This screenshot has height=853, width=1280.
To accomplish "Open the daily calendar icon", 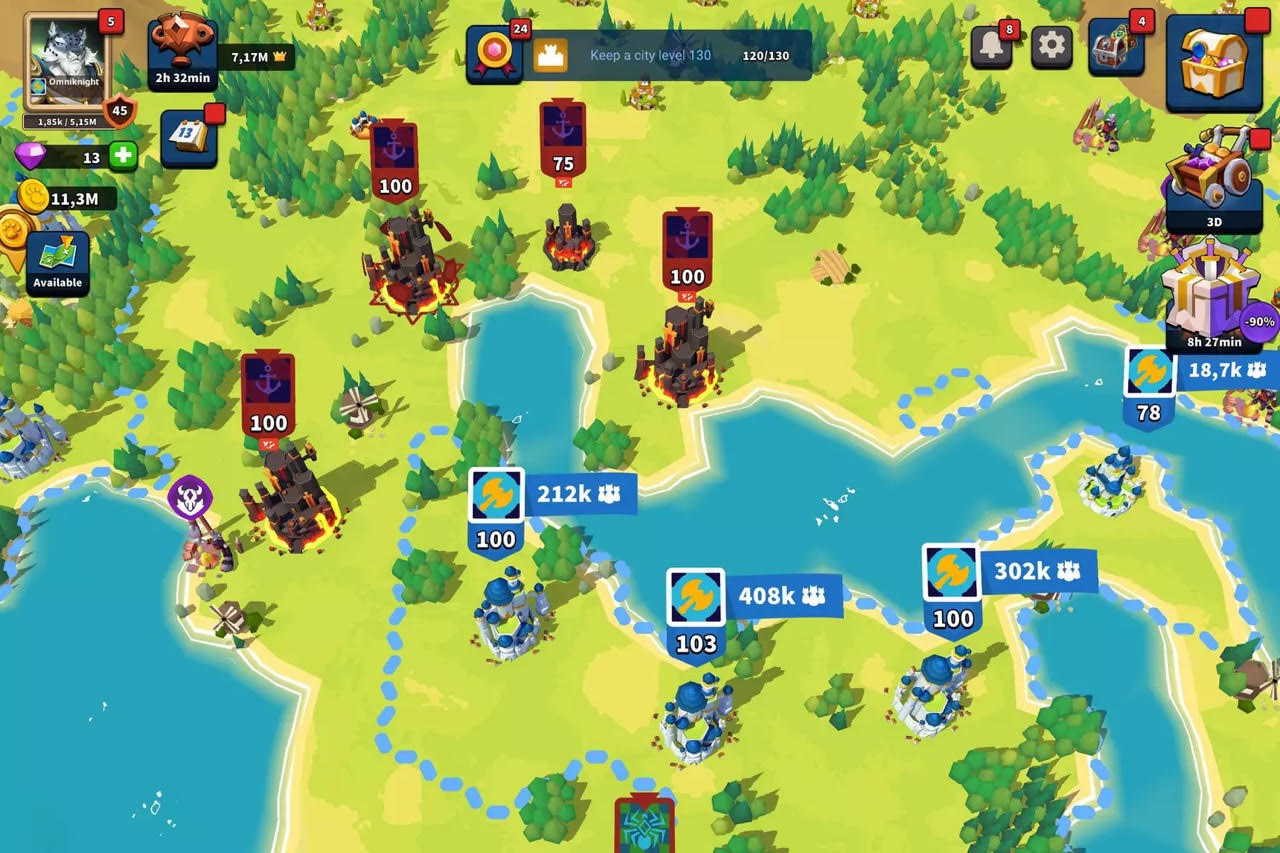I will click(x=188, y=137).
